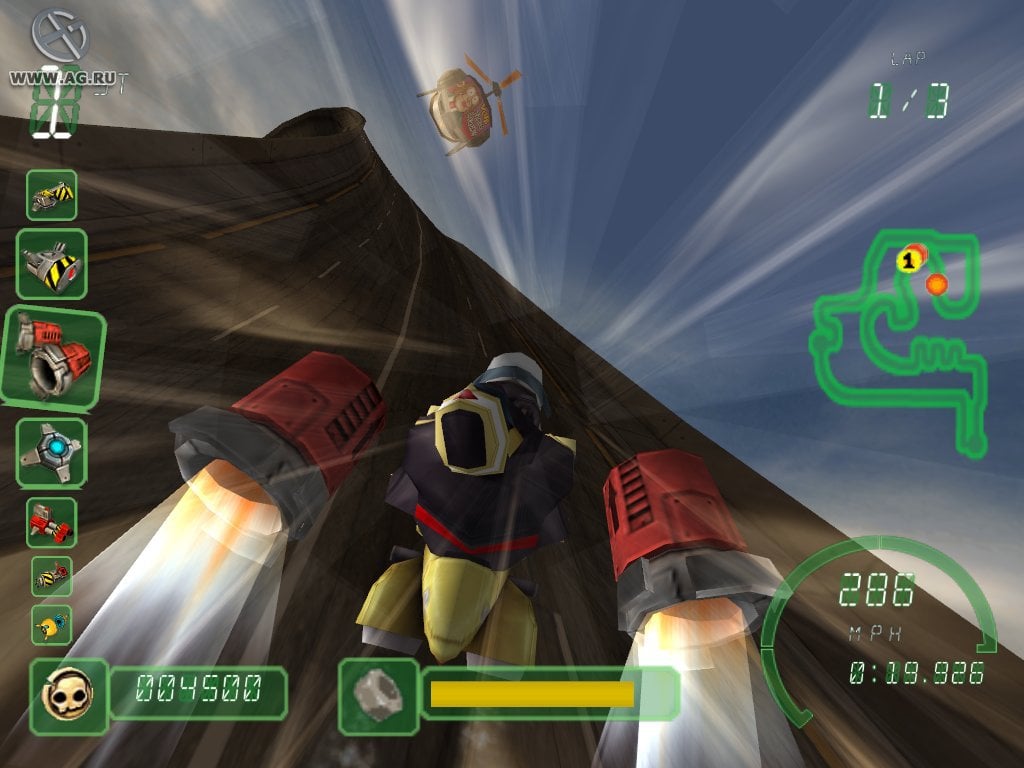Pick the small hazard-striped gadget at the top
The image size is (1024, 768).
[51, 194]
